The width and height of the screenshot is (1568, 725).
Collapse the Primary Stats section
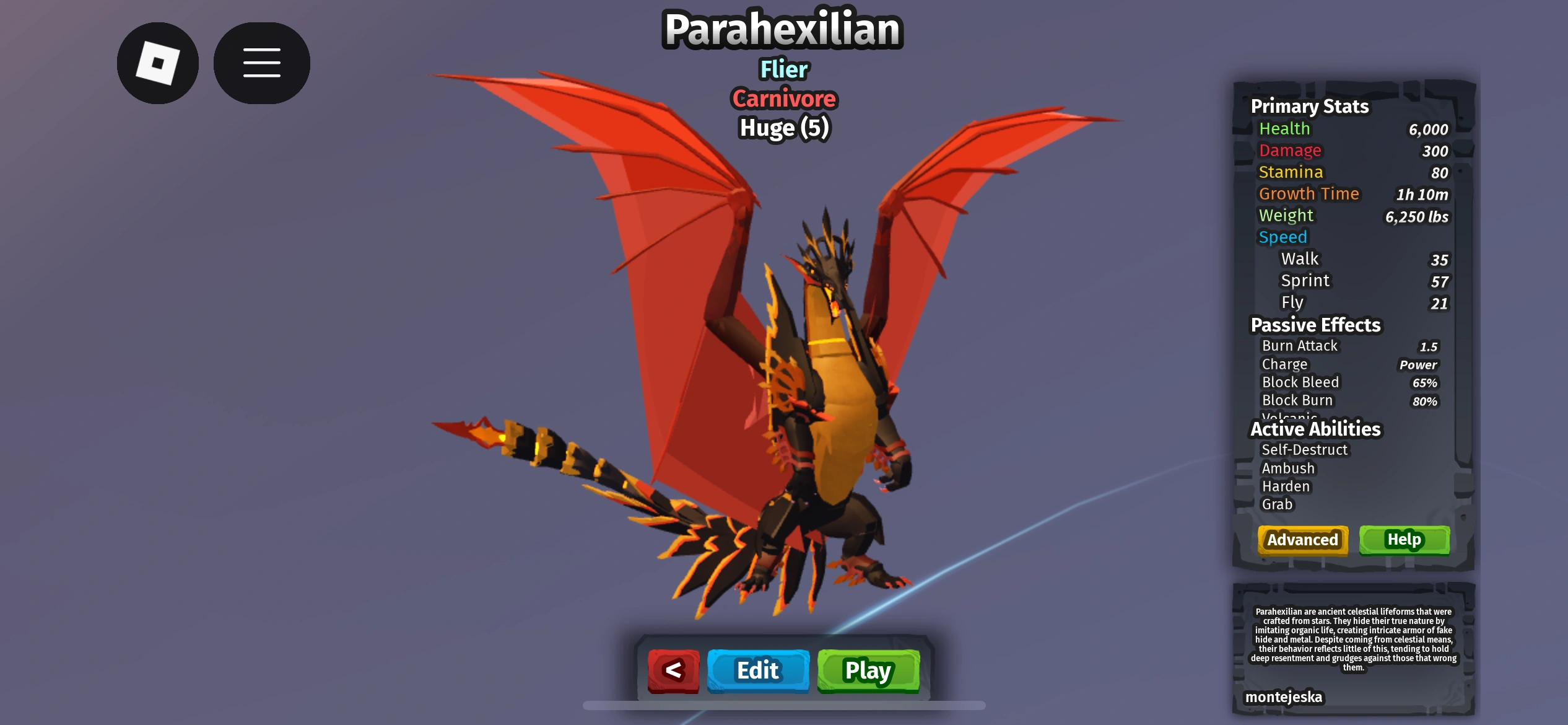[x=1310, y=106]
